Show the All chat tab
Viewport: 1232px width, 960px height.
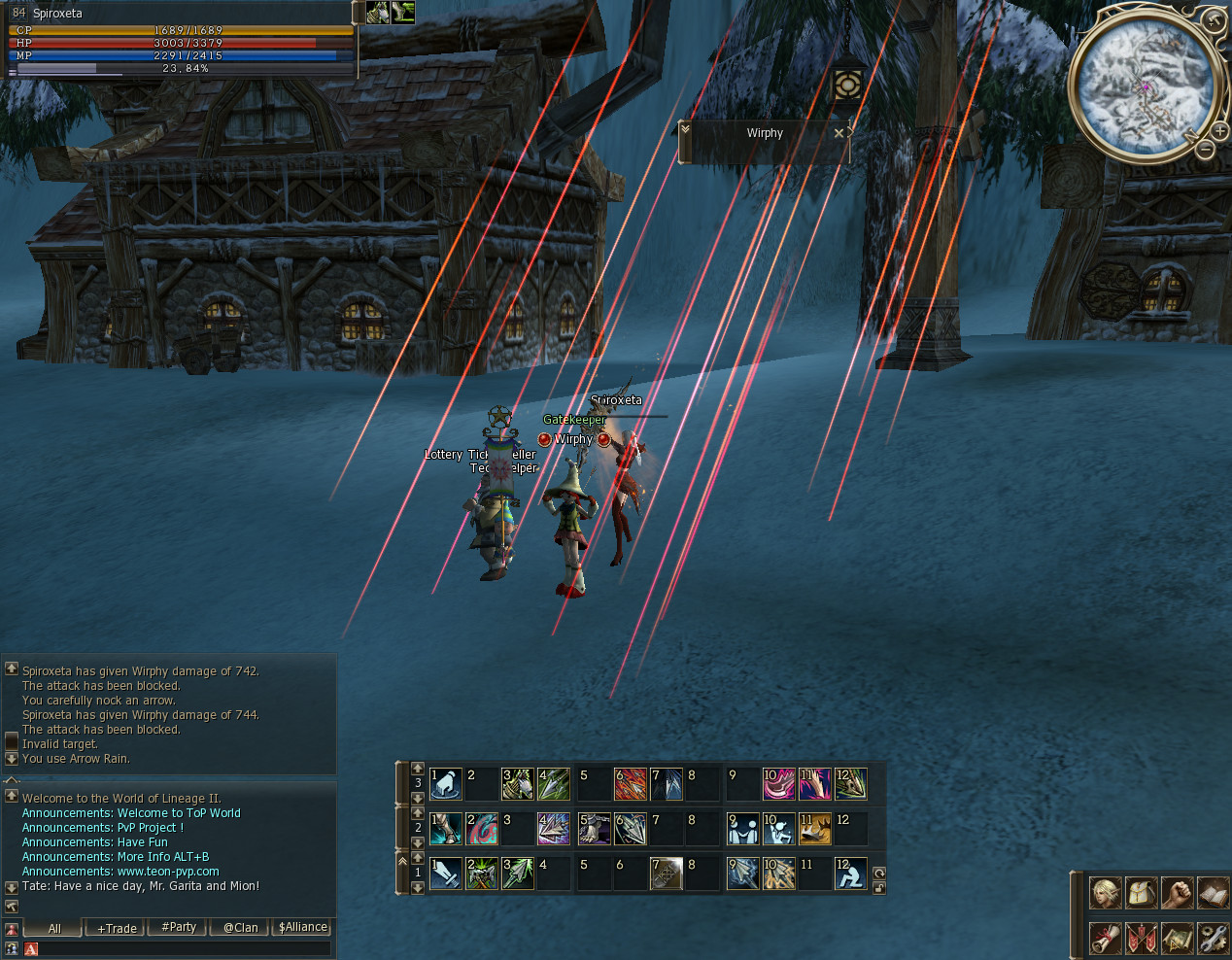coord(54,928)
